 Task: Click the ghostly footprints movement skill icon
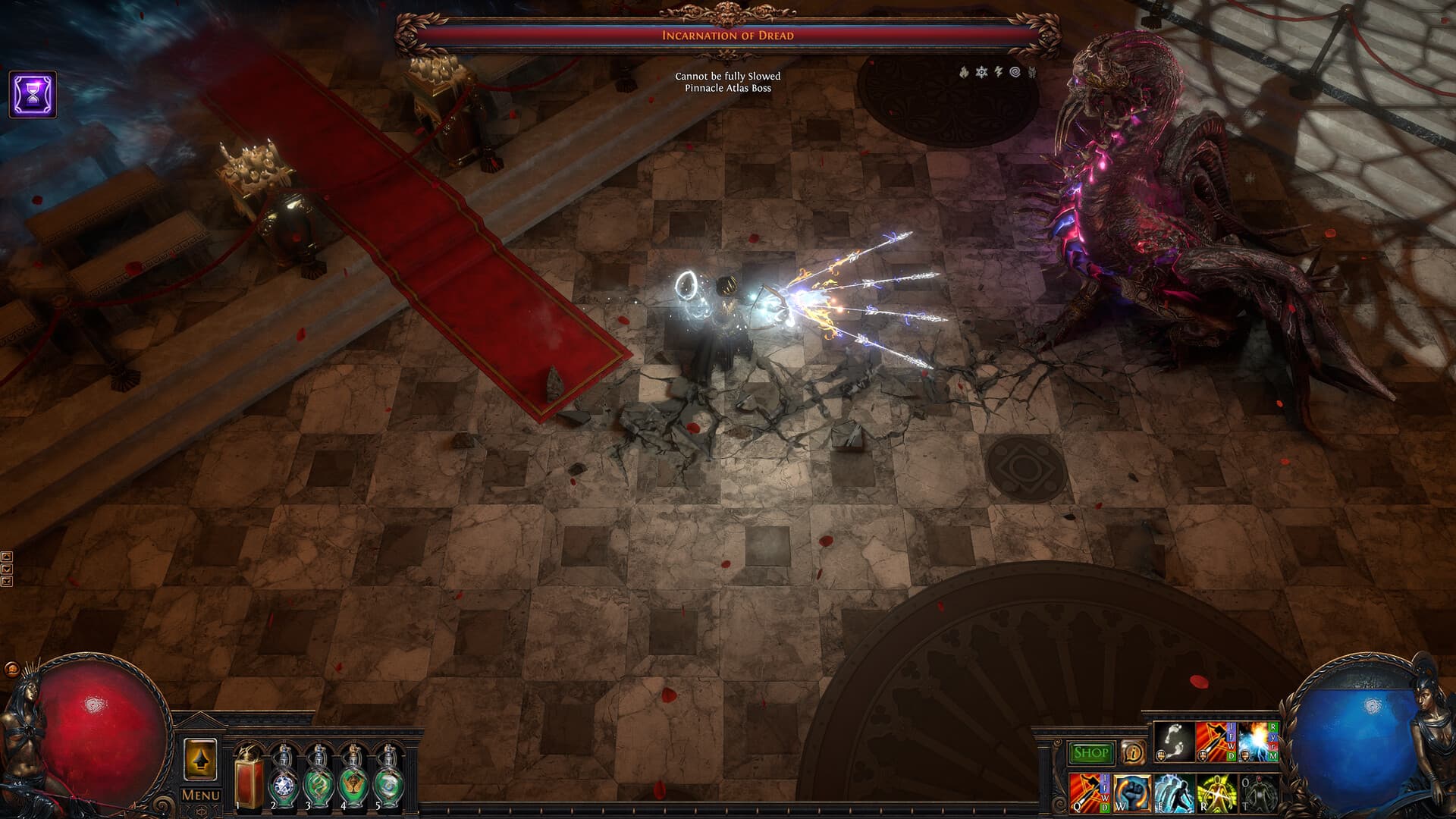point(1172,742)
